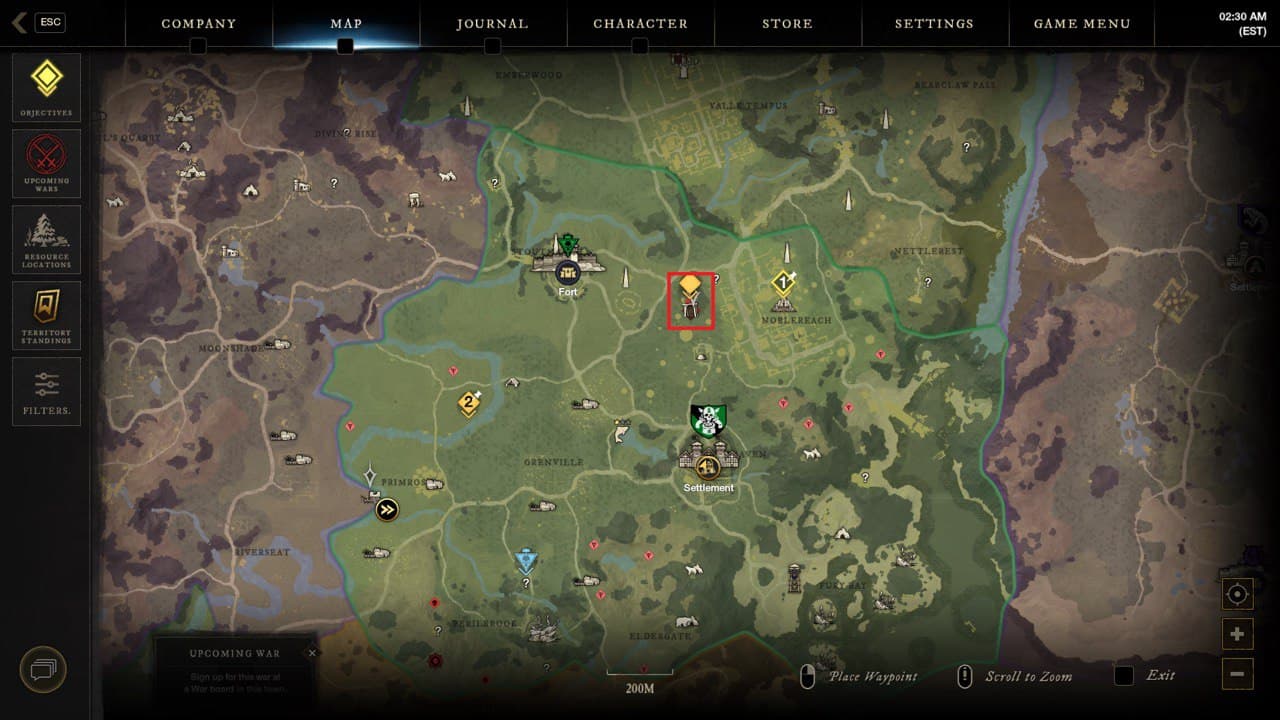Viewport: 1280px width, 720px height.
Task: Open the Settings tab
Action: click(x=934, y=24)
